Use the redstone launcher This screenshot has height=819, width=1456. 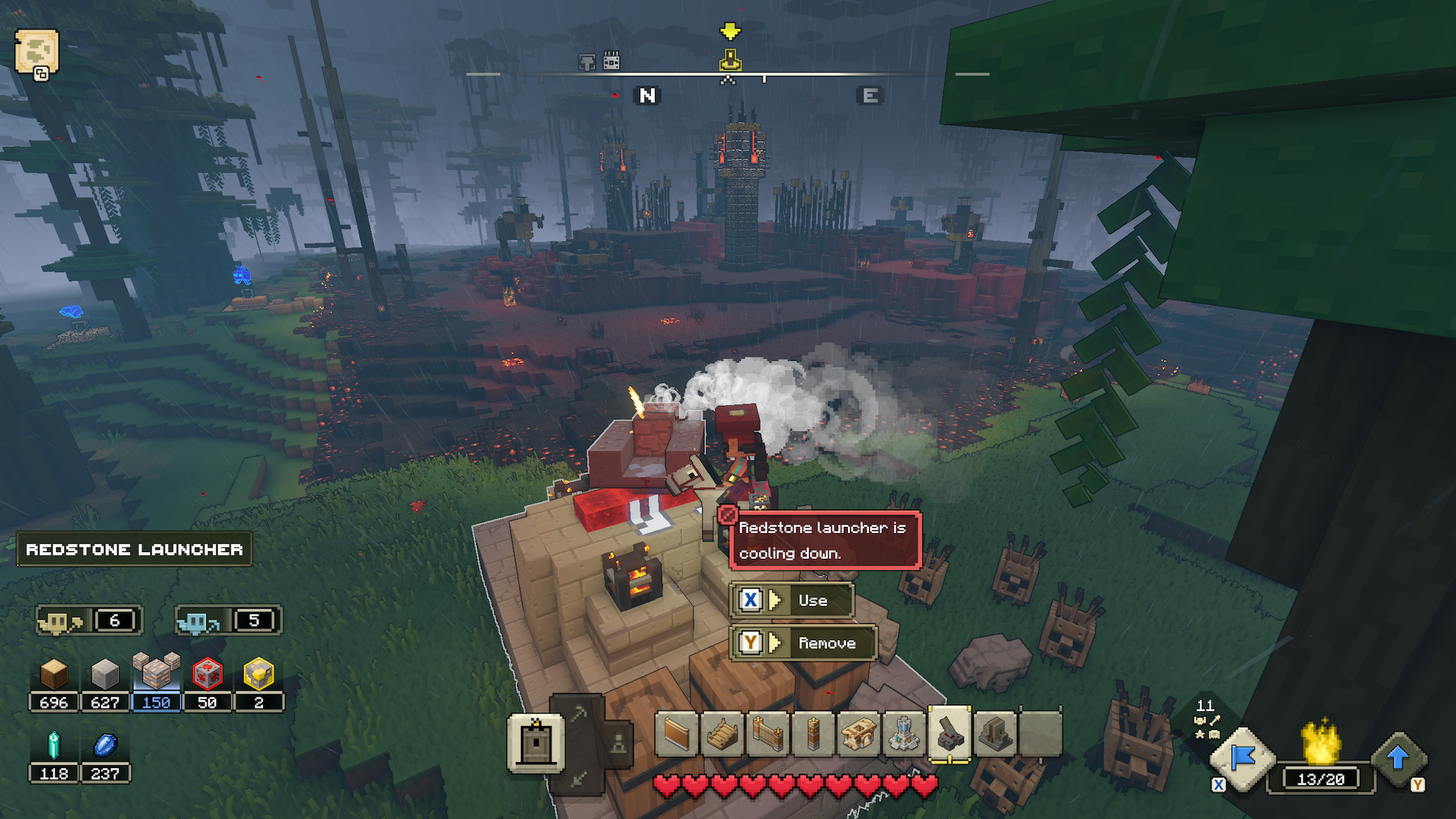[x=792, y=600]
